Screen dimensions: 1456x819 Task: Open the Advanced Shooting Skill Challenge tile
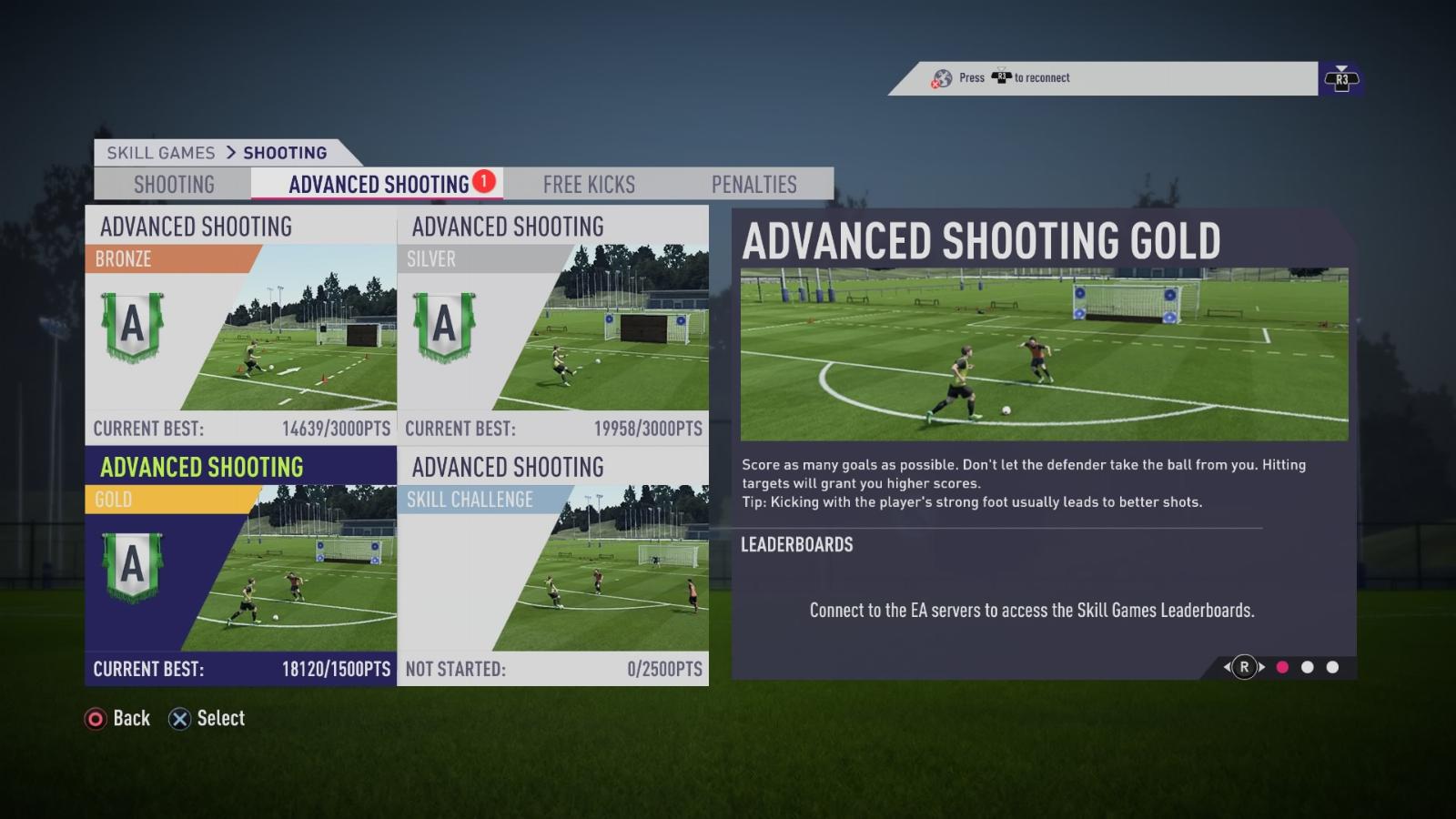coord(553,566)
